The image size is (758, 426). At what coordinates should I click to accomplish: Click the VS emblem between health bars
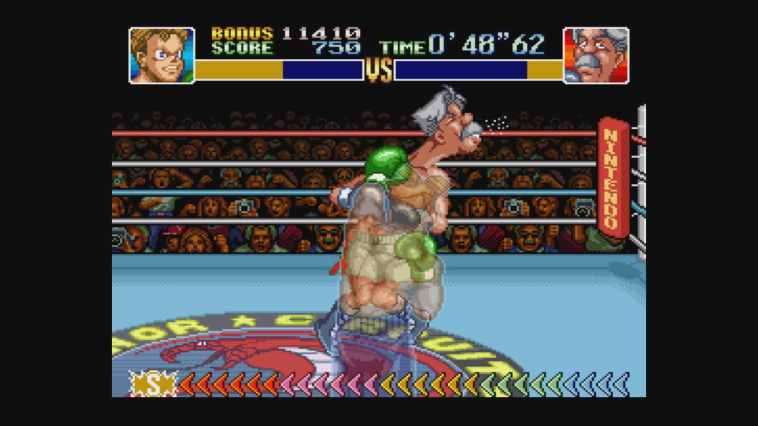[x=378, y=70]
